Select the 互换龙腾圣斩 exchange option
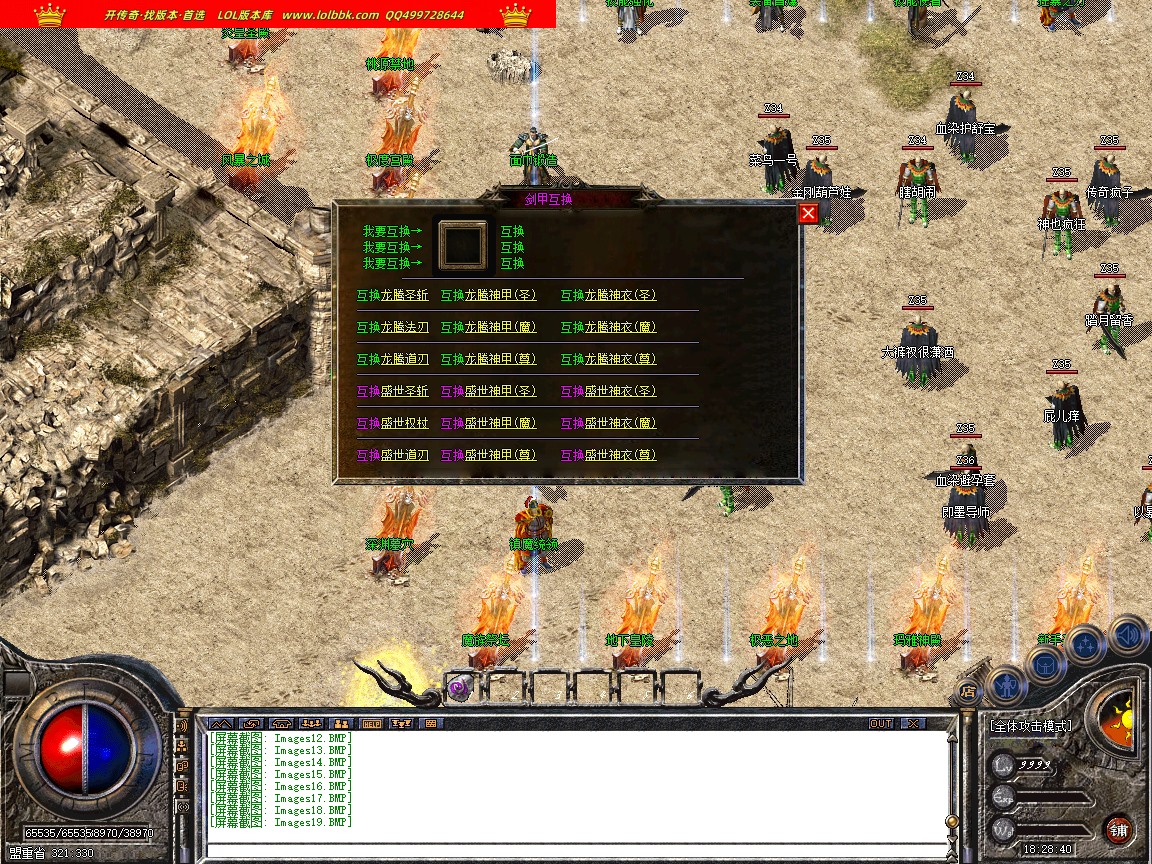 [392, 295]
